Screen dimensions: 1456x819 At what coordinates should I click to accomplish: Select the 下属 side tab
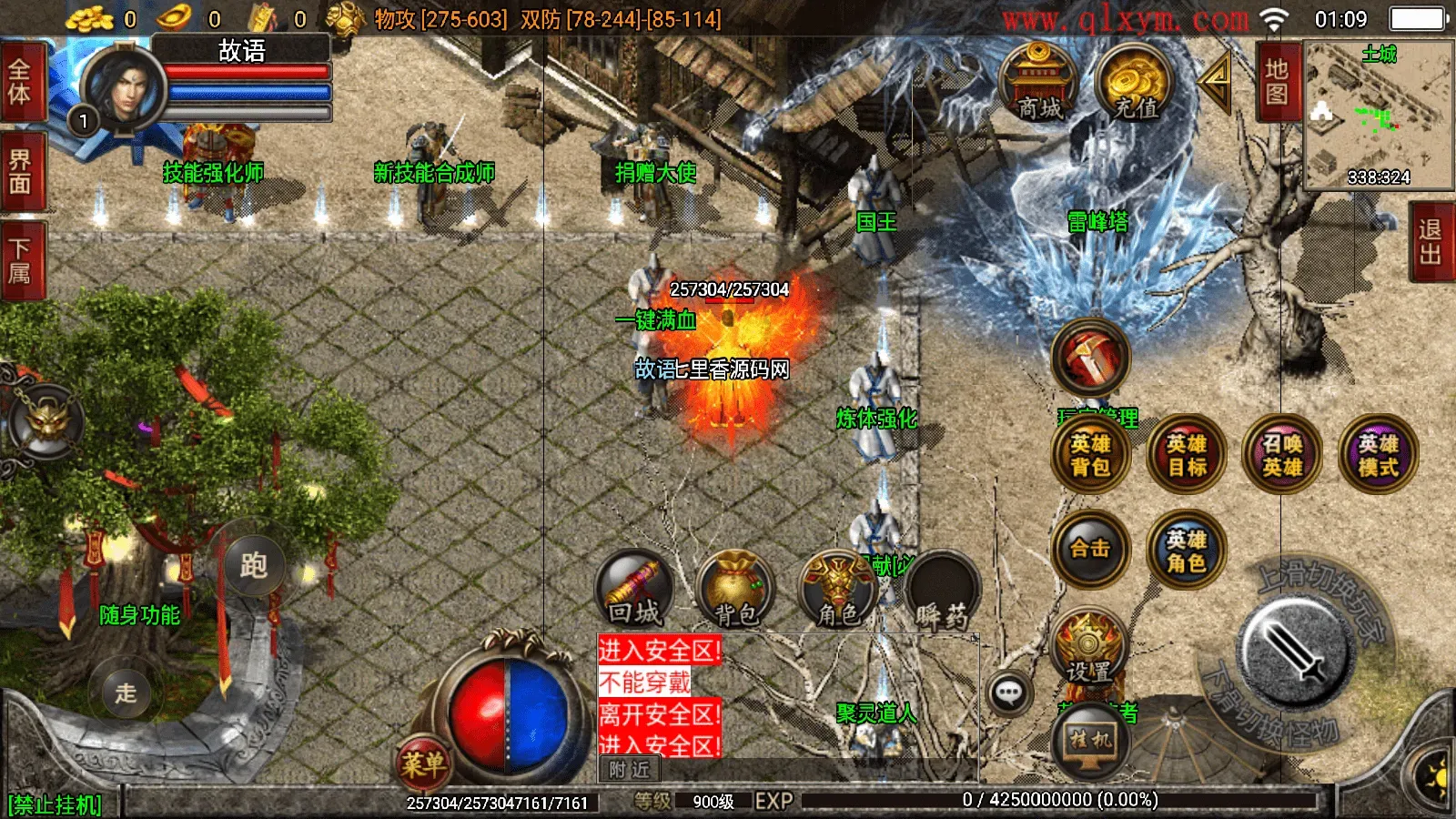click(20, 260)
